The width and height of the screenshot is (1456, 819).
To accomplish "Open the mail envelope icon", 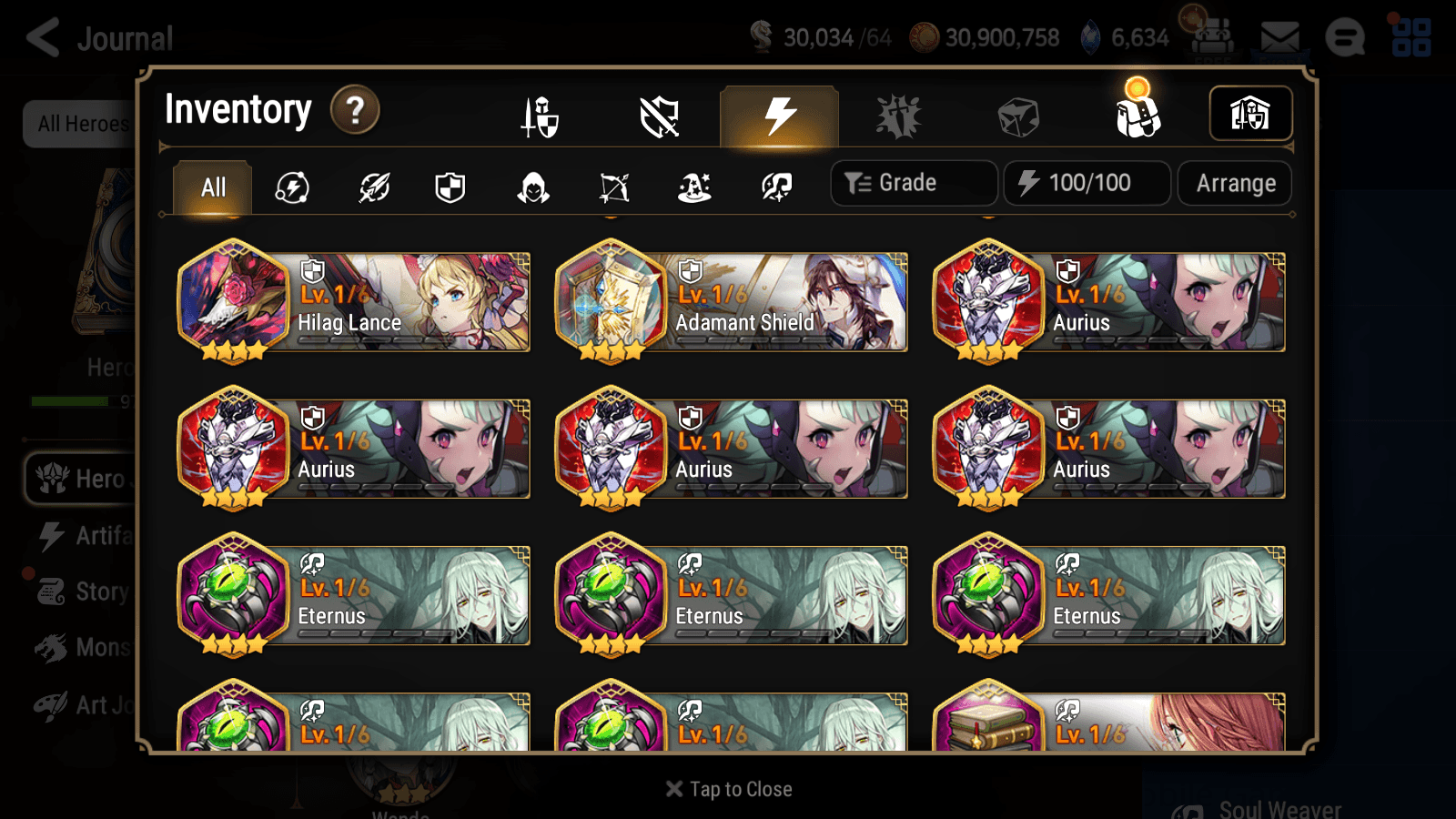I will tap(1279, 36).
